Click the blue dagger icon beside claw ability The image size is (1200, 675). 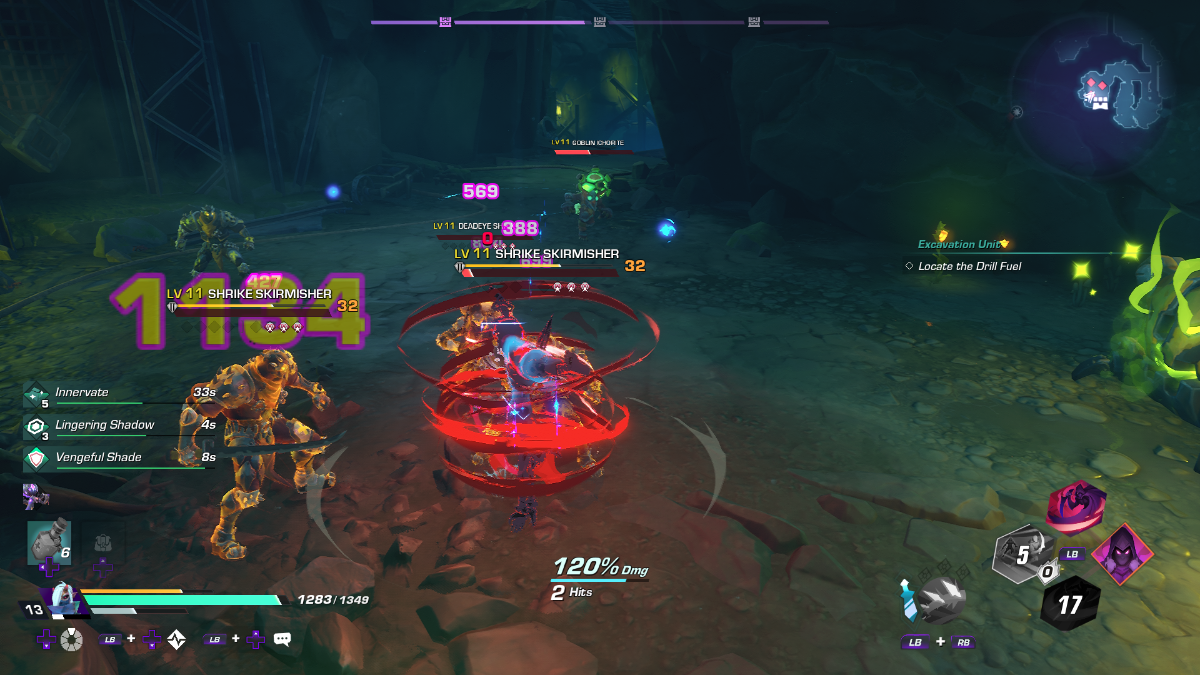908,599
